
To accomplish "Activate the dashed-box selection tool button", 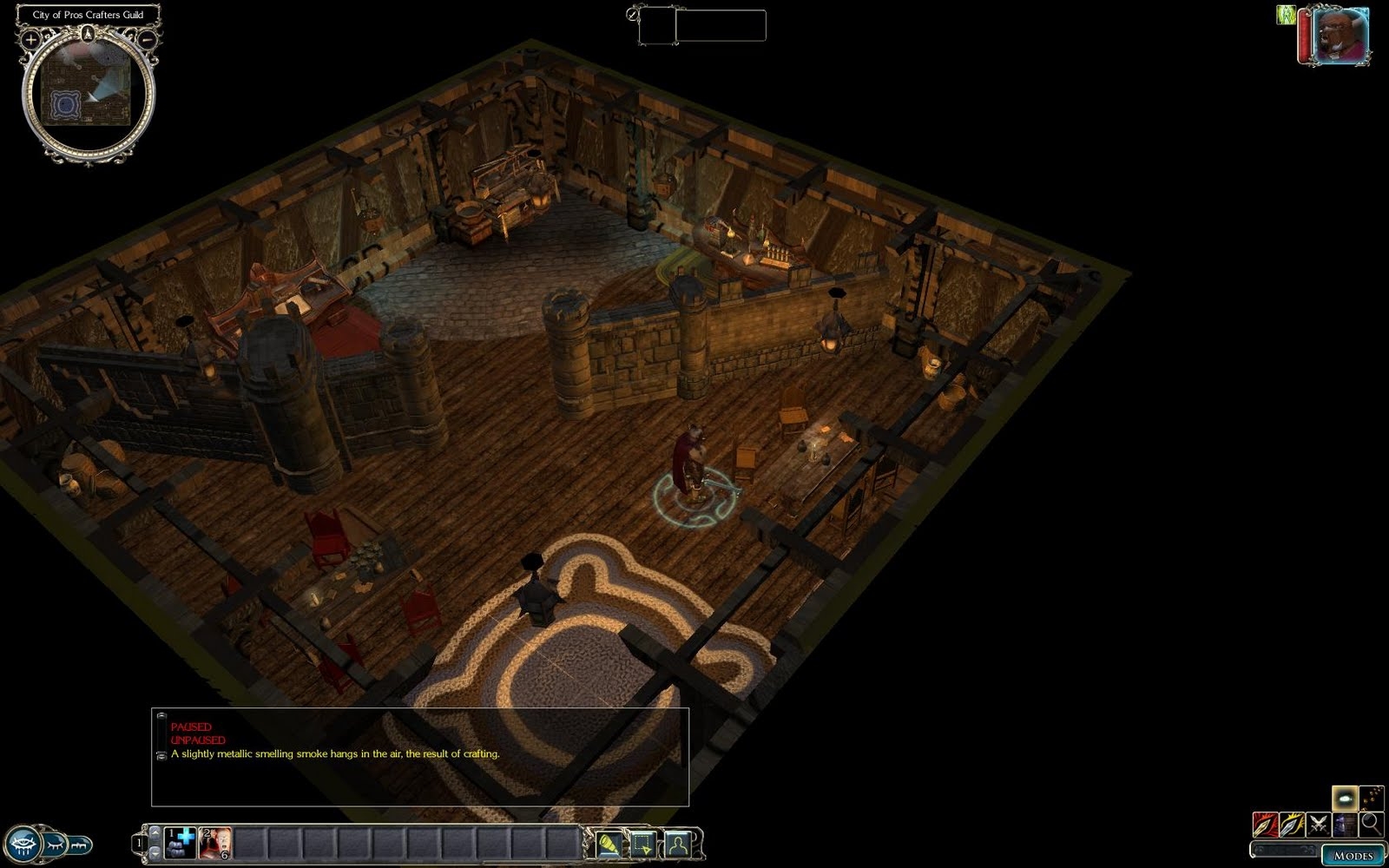I will [643, 843].
